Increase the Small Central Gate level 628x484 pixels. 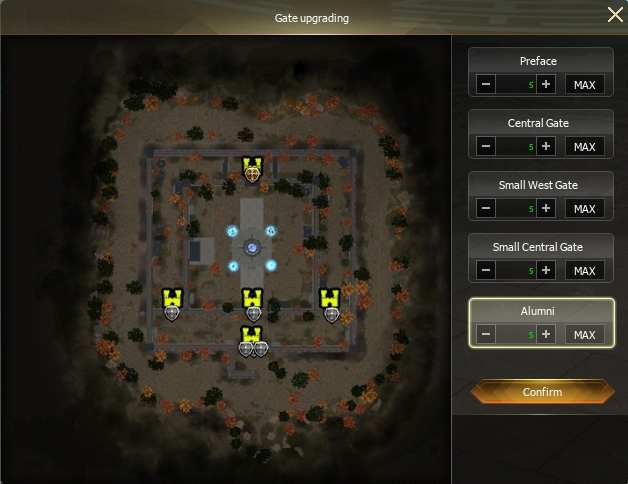(546, 271)
